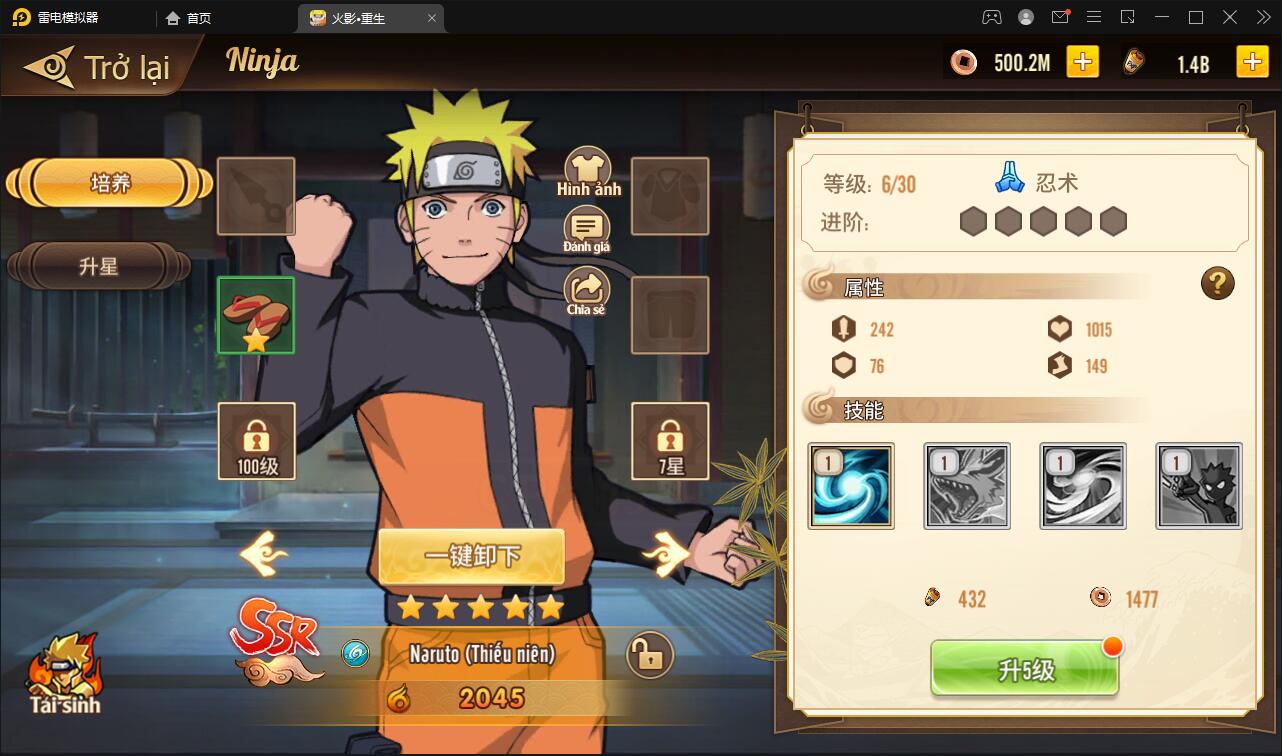Screen dimensions: 1282x756
Task: Select the equipped sandals thumbnail
Action: tap(255, 316)
